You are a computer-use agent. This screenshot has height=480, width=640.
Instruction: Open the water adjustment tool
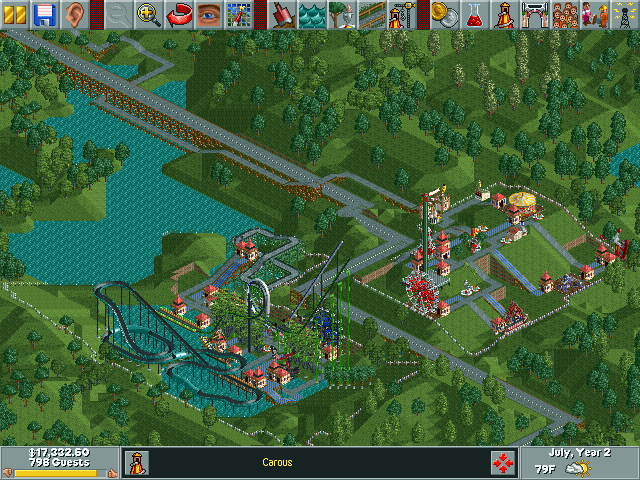coord(313,14)
